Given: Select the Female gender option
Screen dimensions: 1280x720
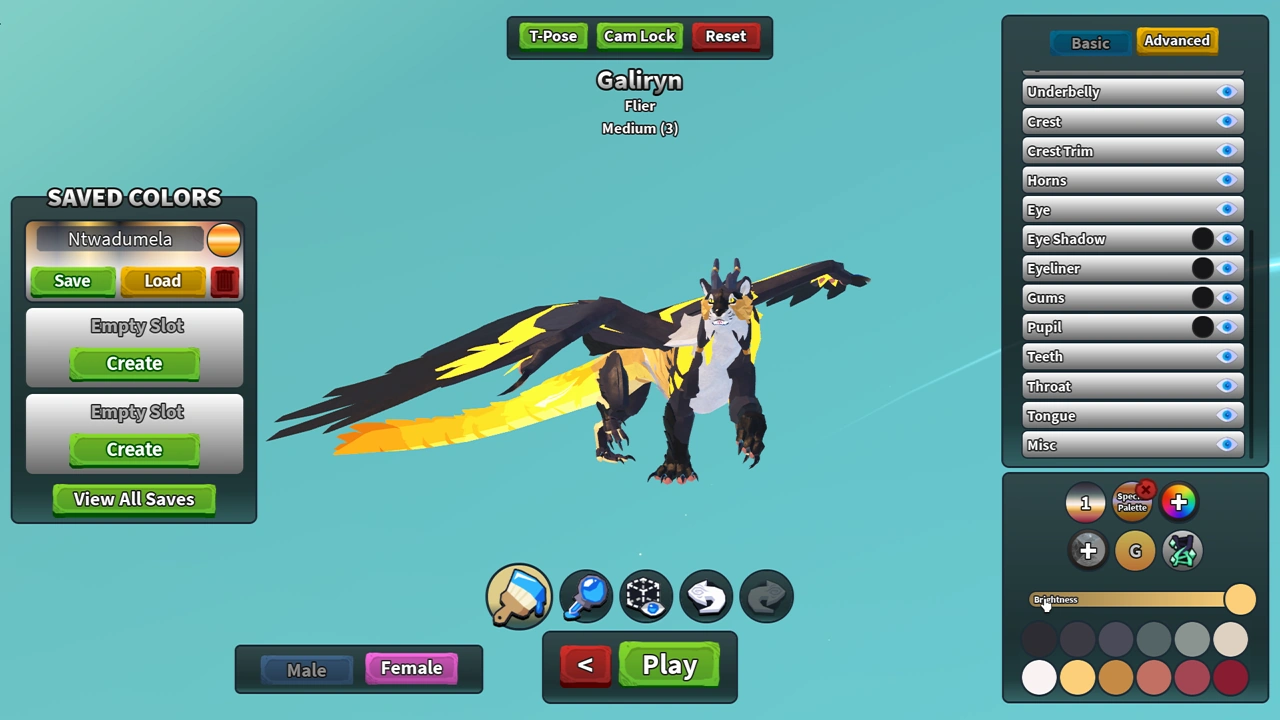Looking at the screenshot, I should (x=411, y=668).
